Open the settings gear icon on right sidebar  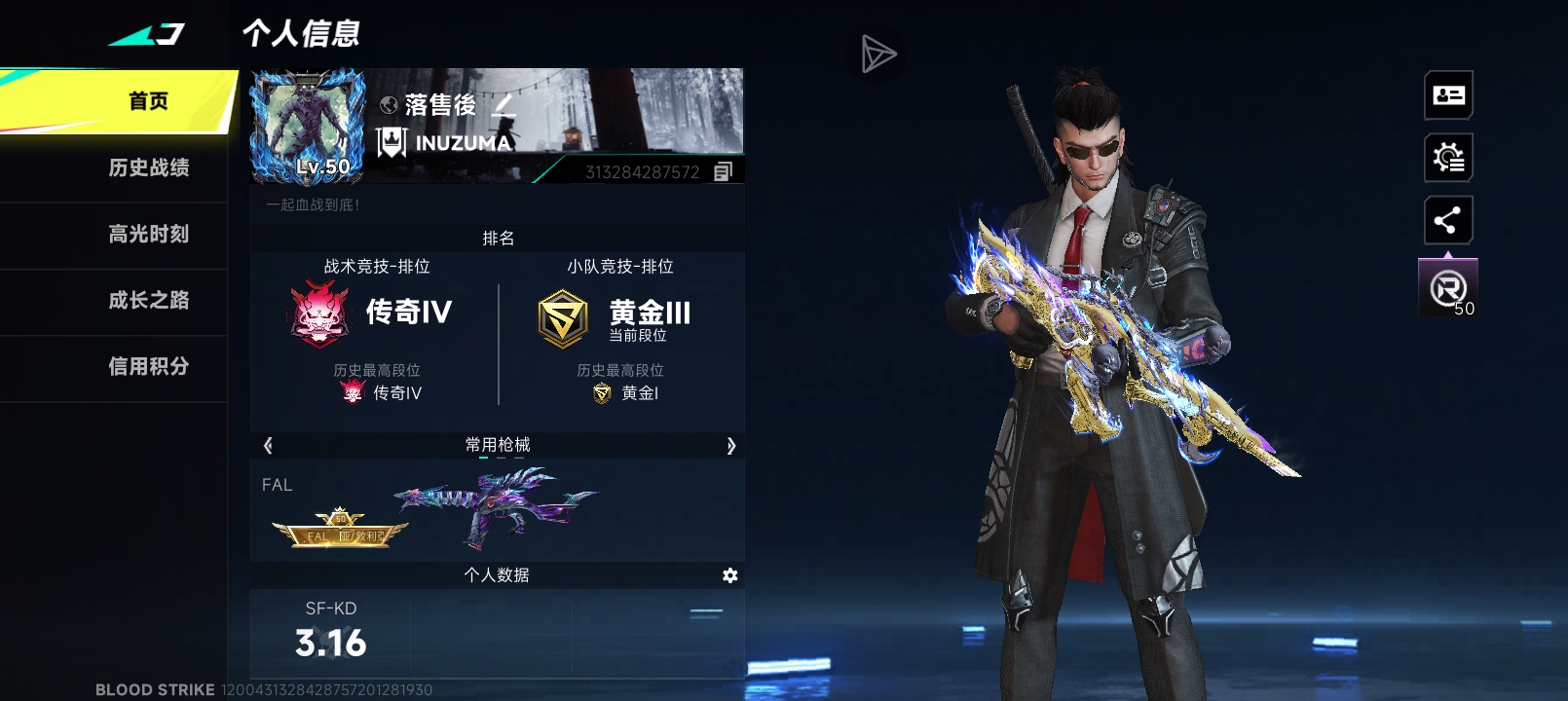tap(1448, 157)
